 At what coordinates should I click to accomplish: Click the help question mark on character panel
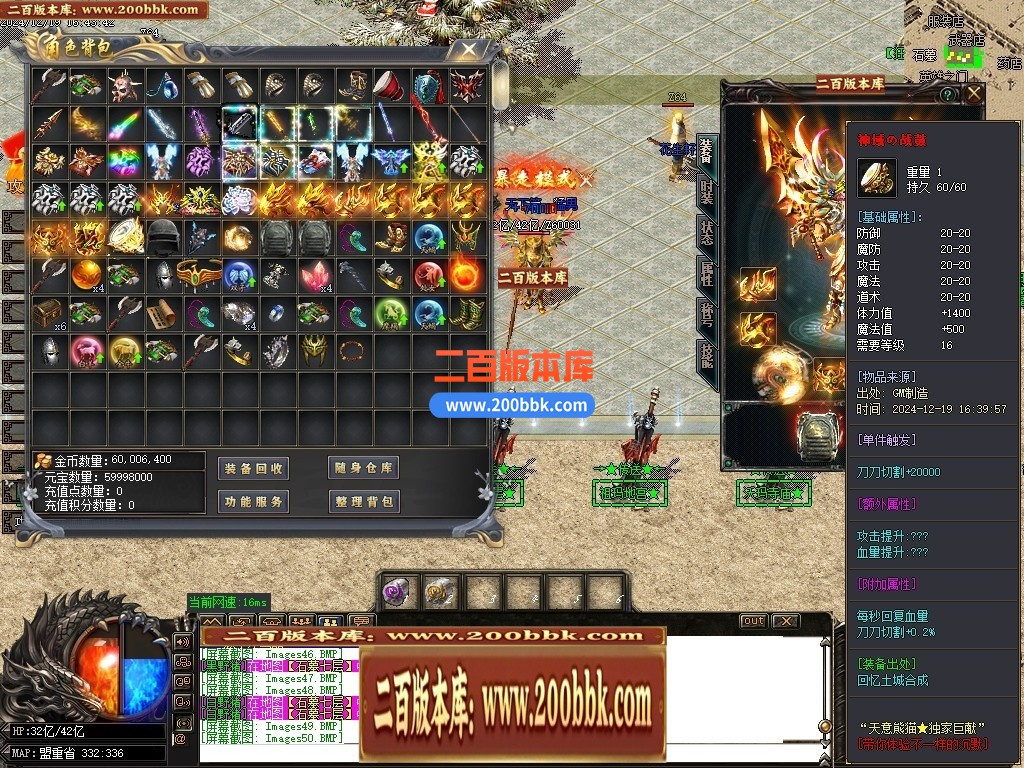pos(948,94)
